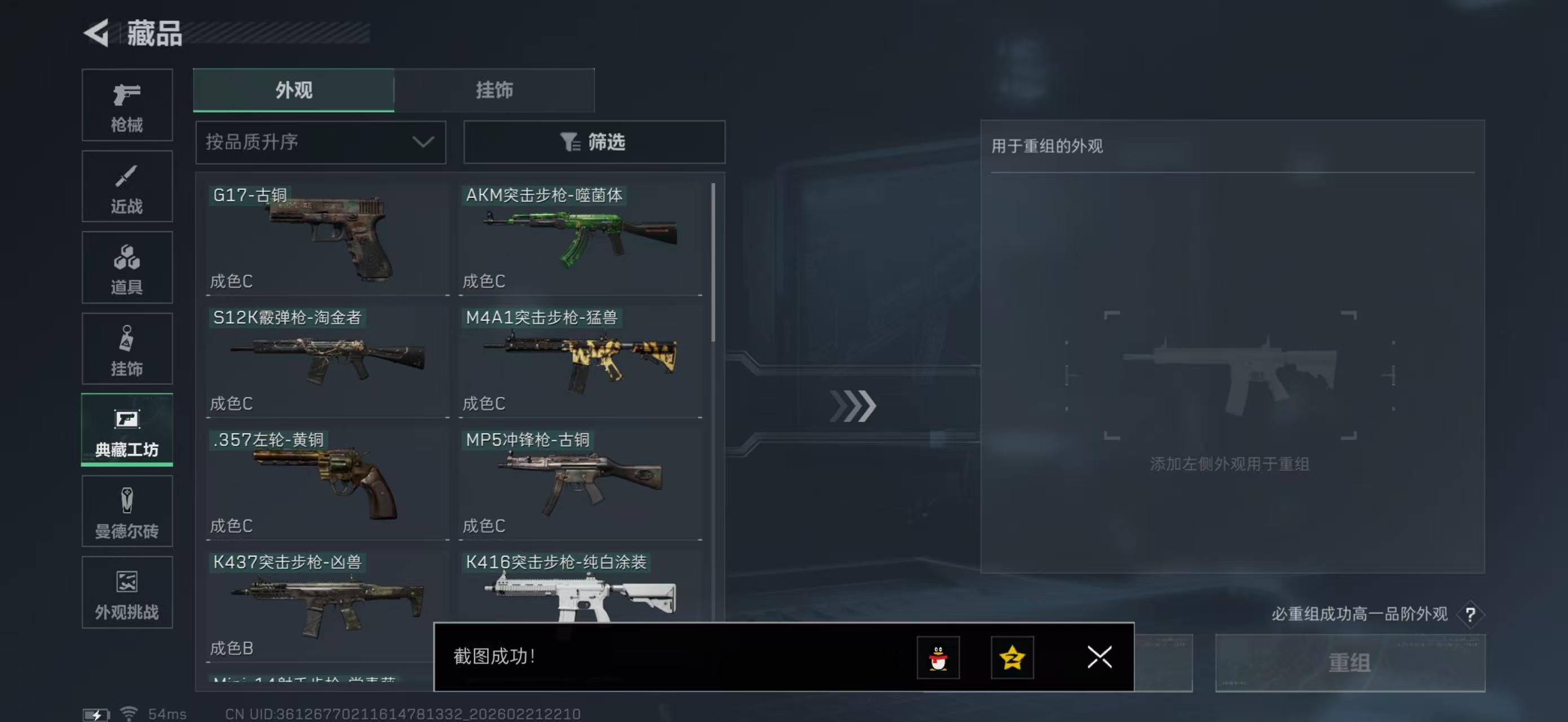The height and width of the screenshot is (722, 1568).
Task: Collapse the sort order selector chevron
Action: (x=424, y=142)
